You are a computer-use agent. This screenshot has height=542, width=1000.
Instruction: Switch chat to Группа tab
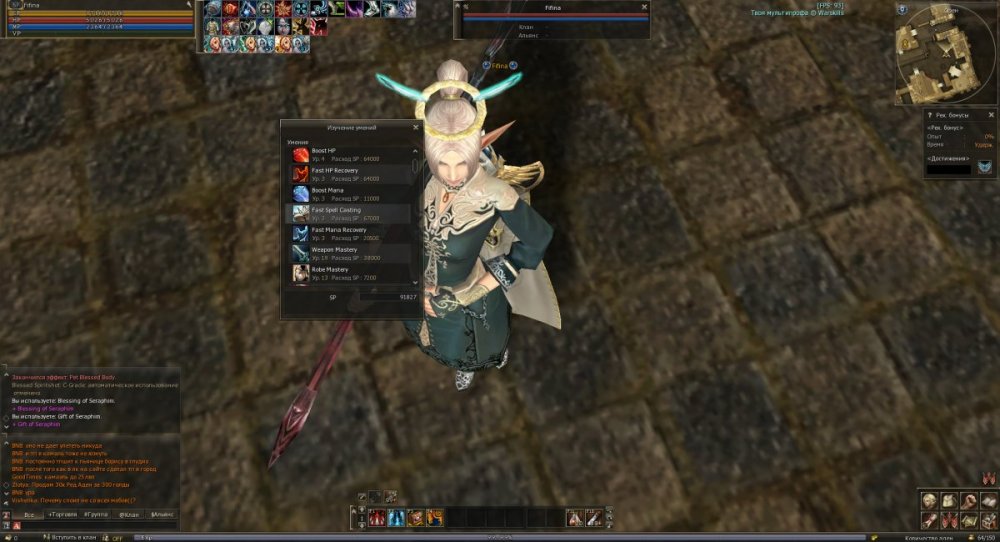click(x=96, y=514)
